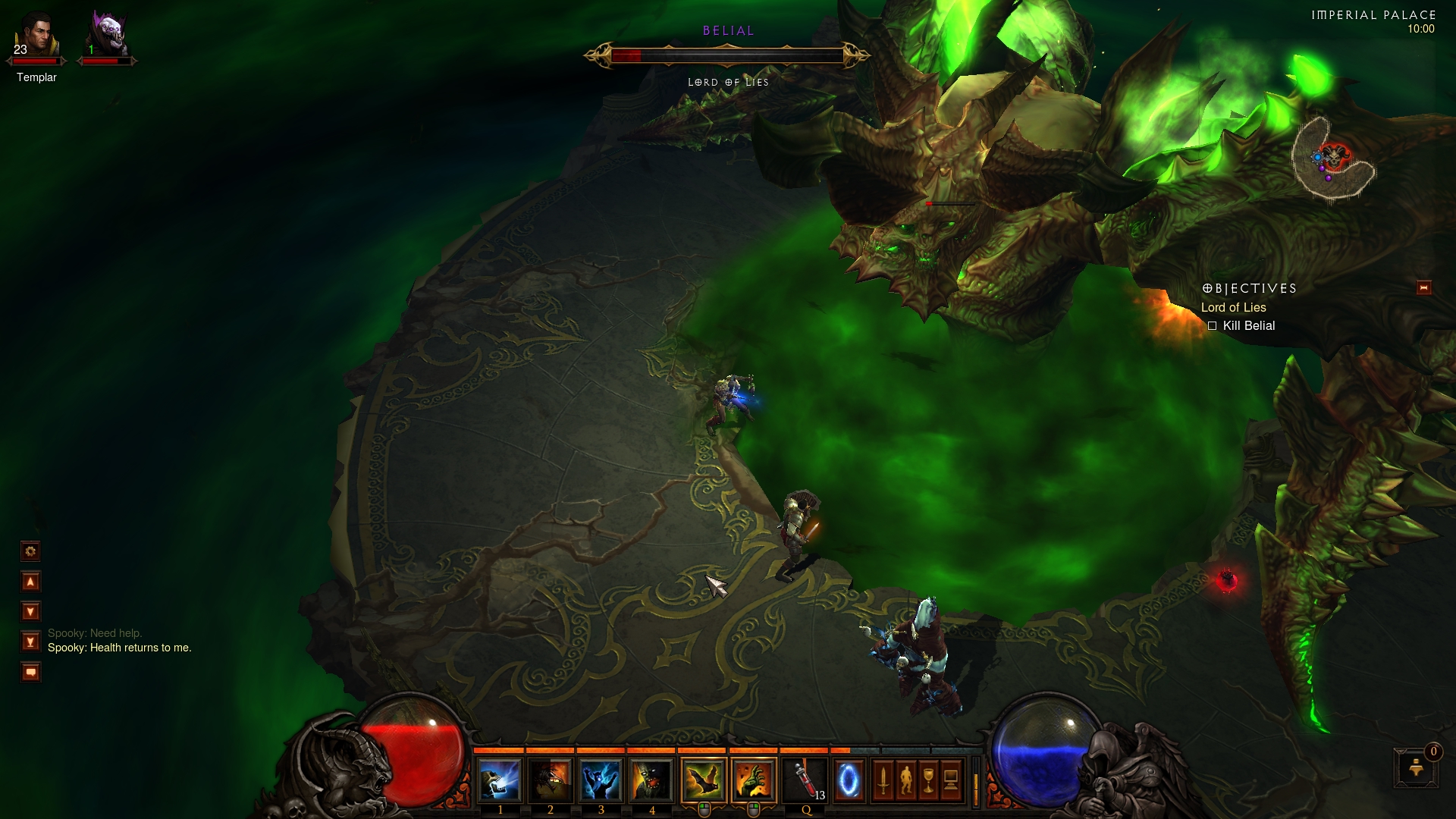
Task: Click the bottom-right notification arrow button
Action: (x=1416, y=768)
